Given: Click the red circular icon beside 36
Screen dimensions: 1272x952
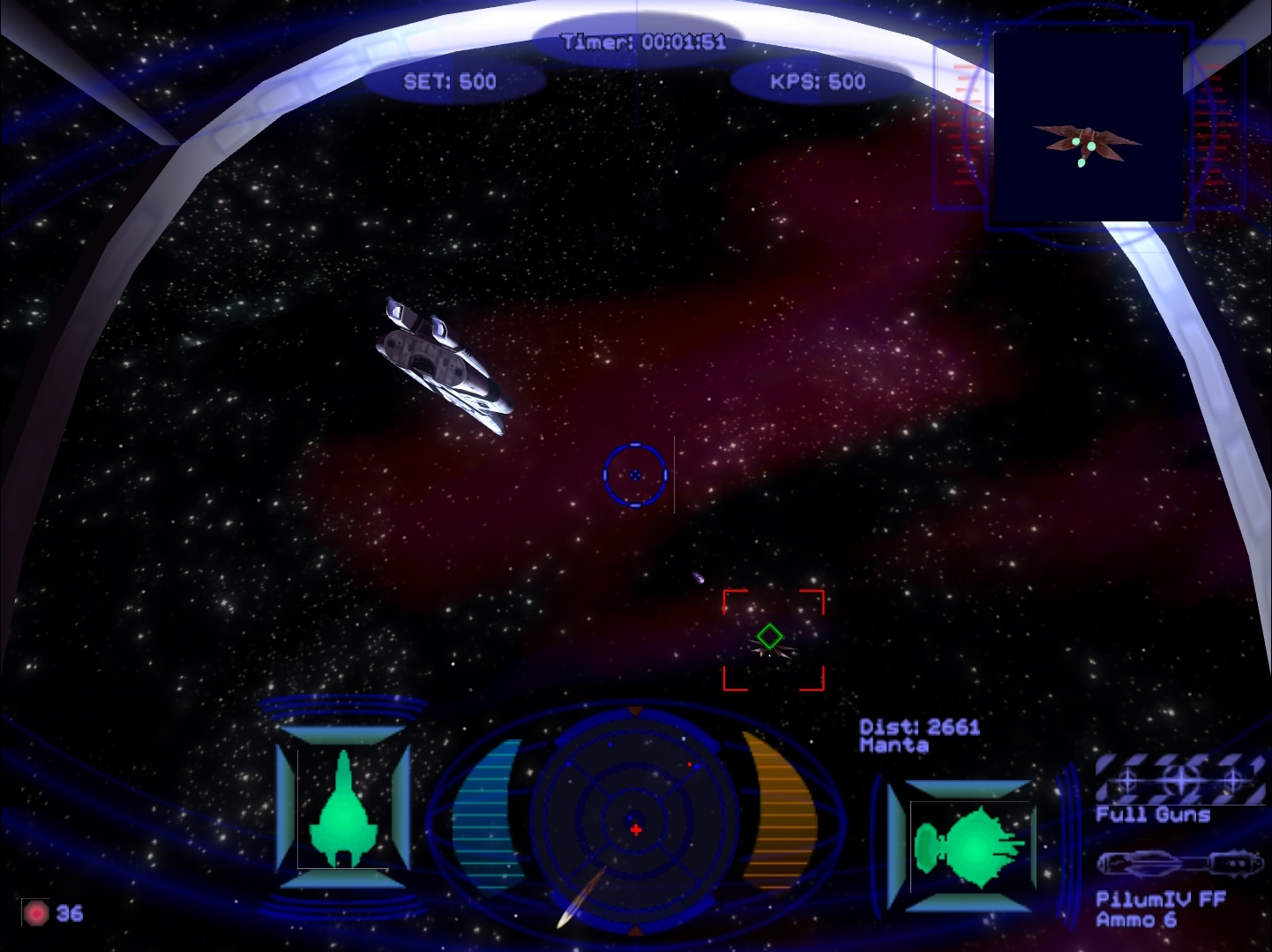Looking at the screenshot, I should click(36, 913).
